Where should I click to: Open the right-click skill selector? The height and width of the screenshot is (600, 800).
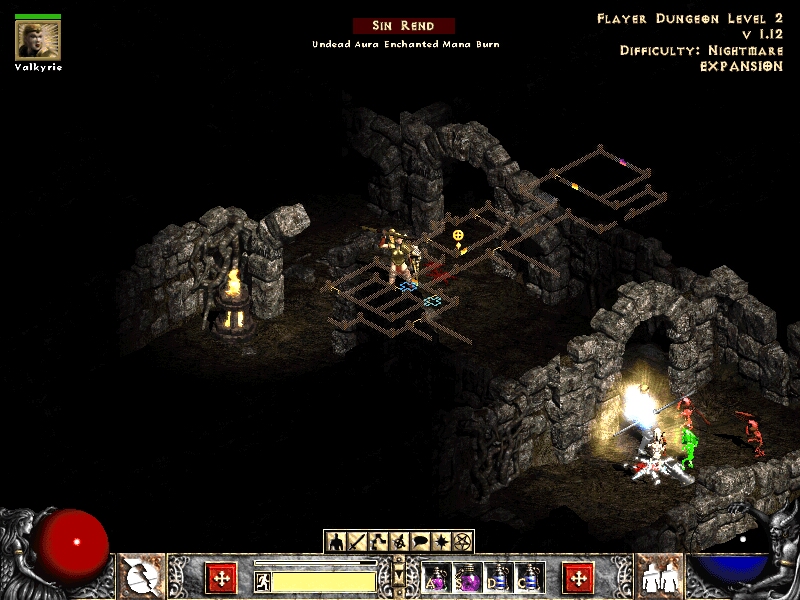point(659,578)
